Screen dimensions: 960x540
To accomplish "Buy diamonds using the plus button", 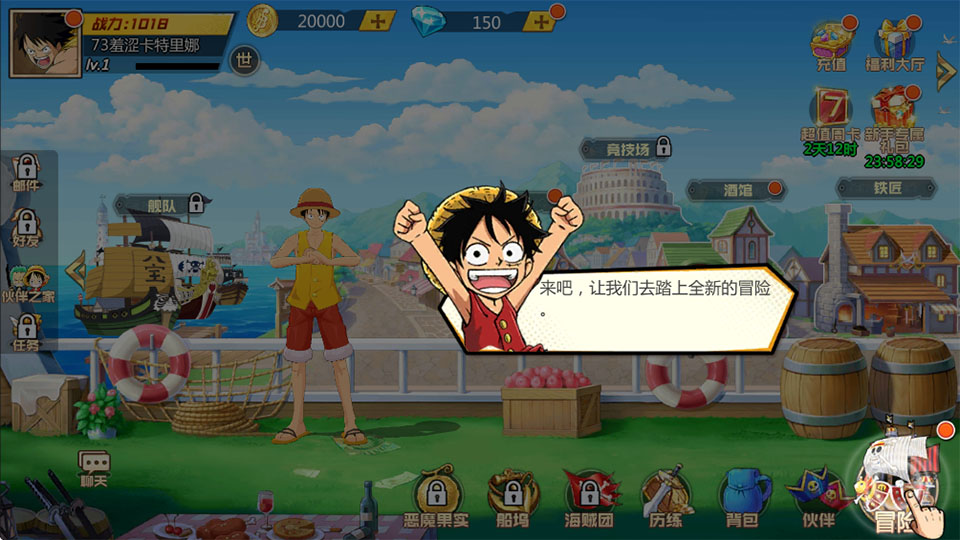I will 540,22.
